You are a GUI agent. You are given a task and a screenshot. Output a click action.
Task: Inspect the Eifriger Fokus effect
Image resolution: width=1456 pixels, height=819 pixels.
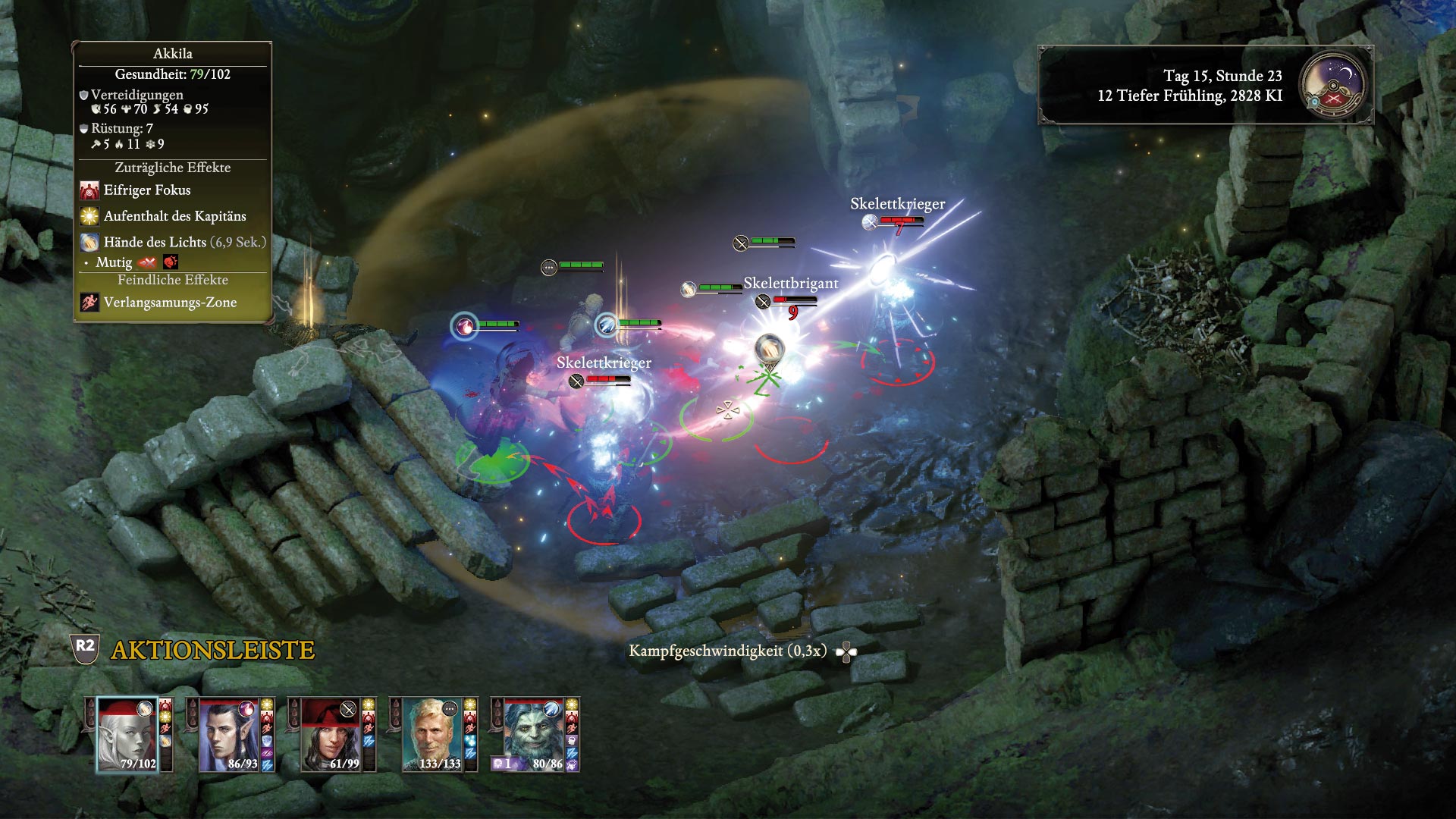[x=147, y=190]
